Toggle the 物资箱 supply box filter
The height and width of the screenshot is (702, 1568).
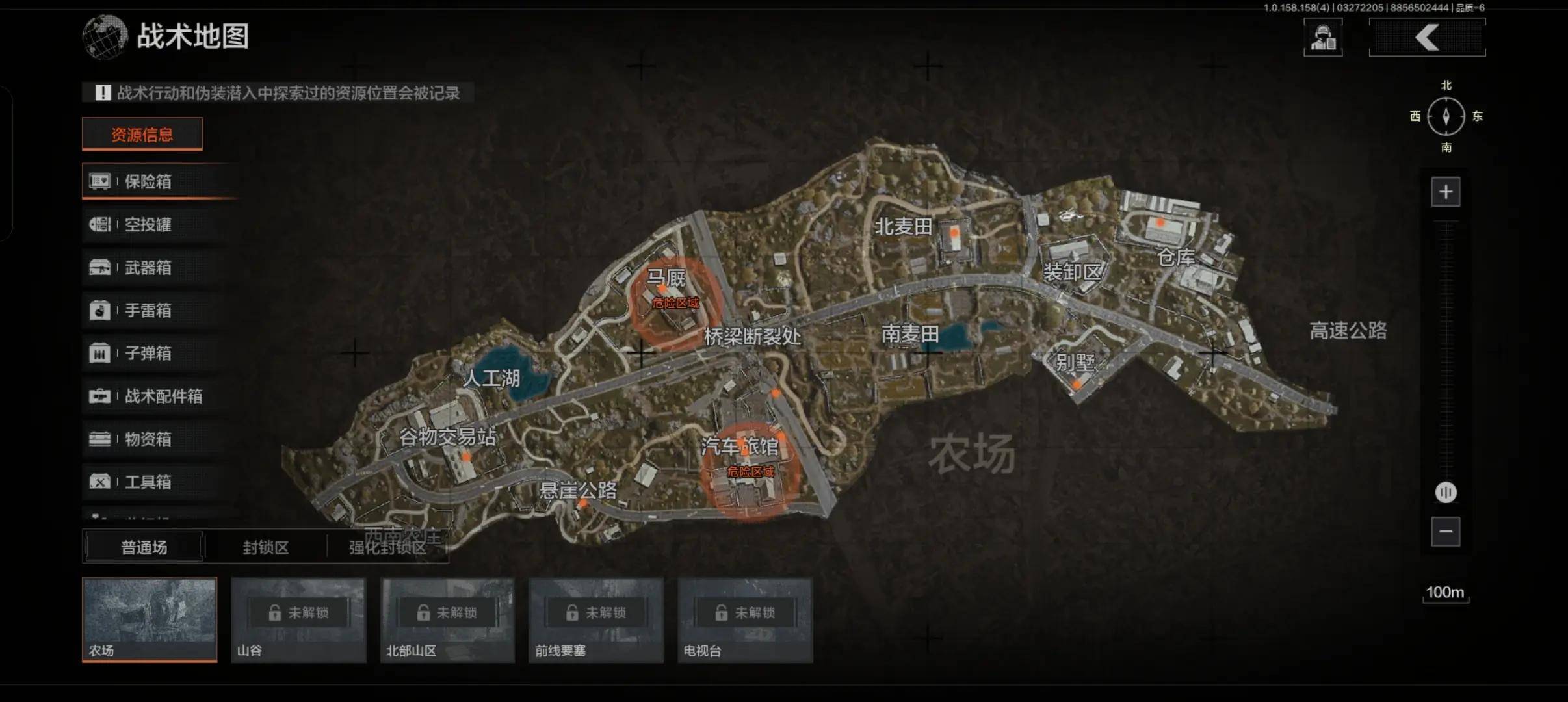[101, 439]
